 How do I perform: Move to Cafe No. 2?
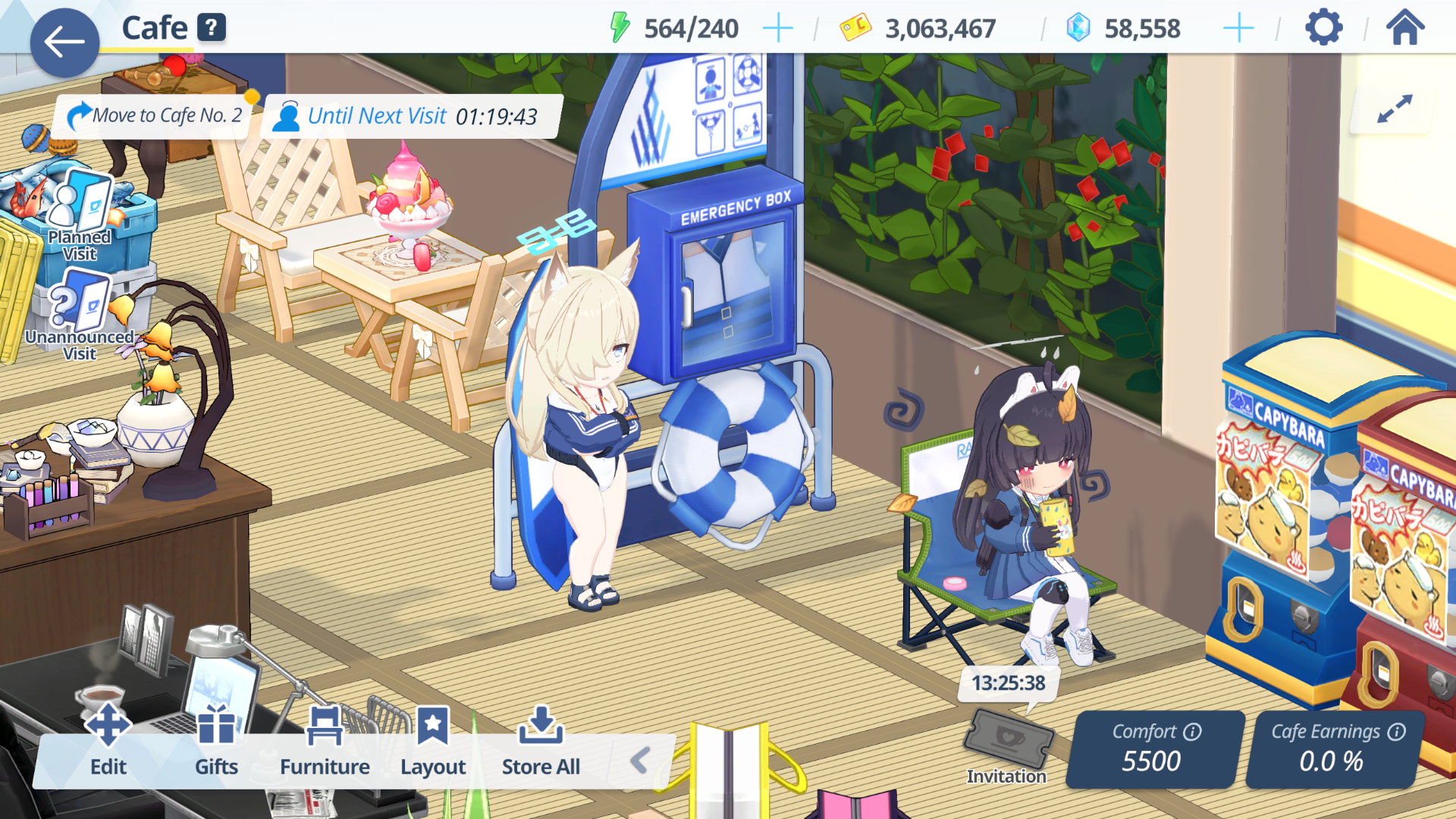coord(155,115)
